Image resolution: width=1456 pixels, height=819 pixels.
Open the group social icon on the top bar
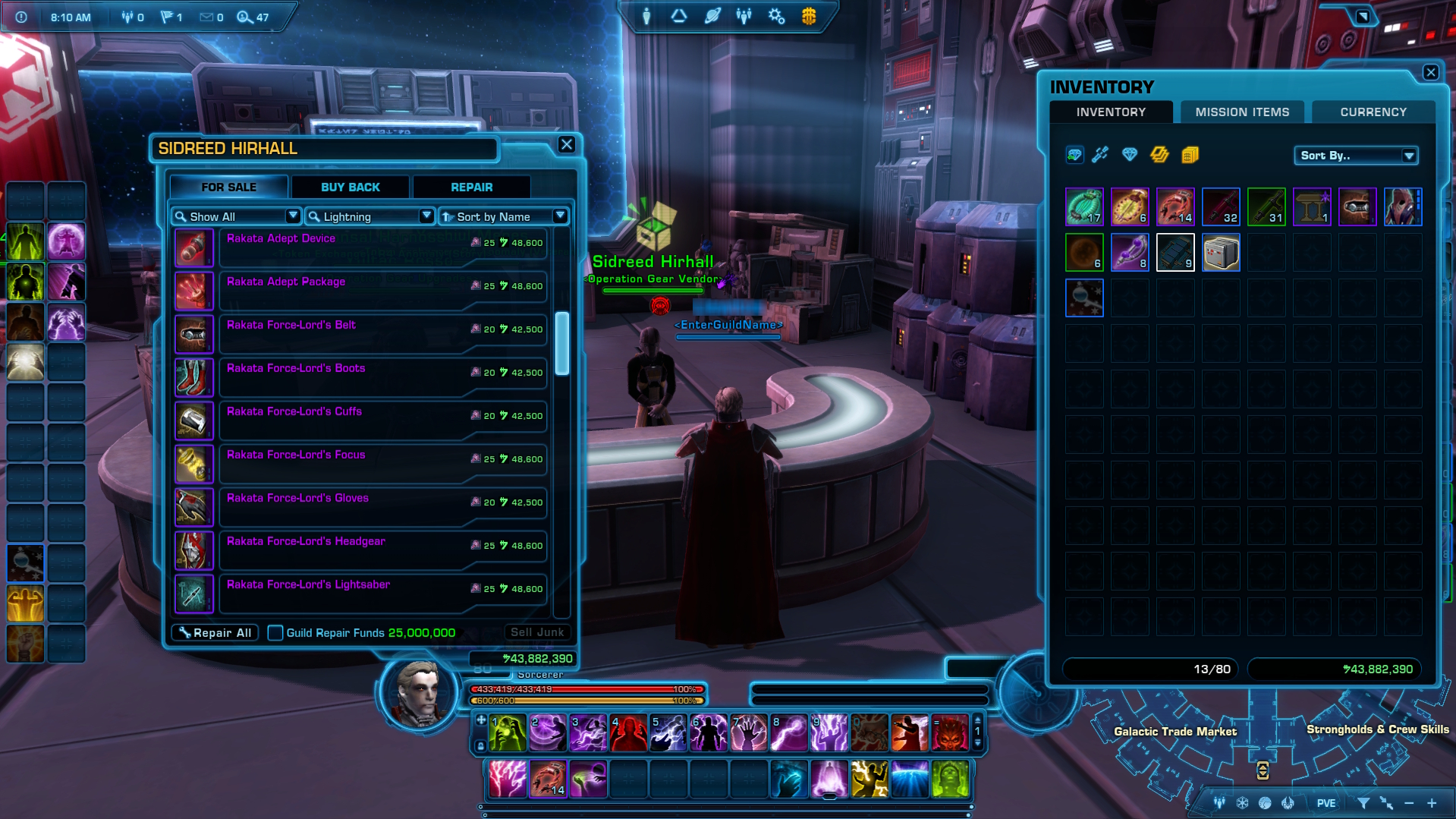pyautogui.click(x=743, y=16)
